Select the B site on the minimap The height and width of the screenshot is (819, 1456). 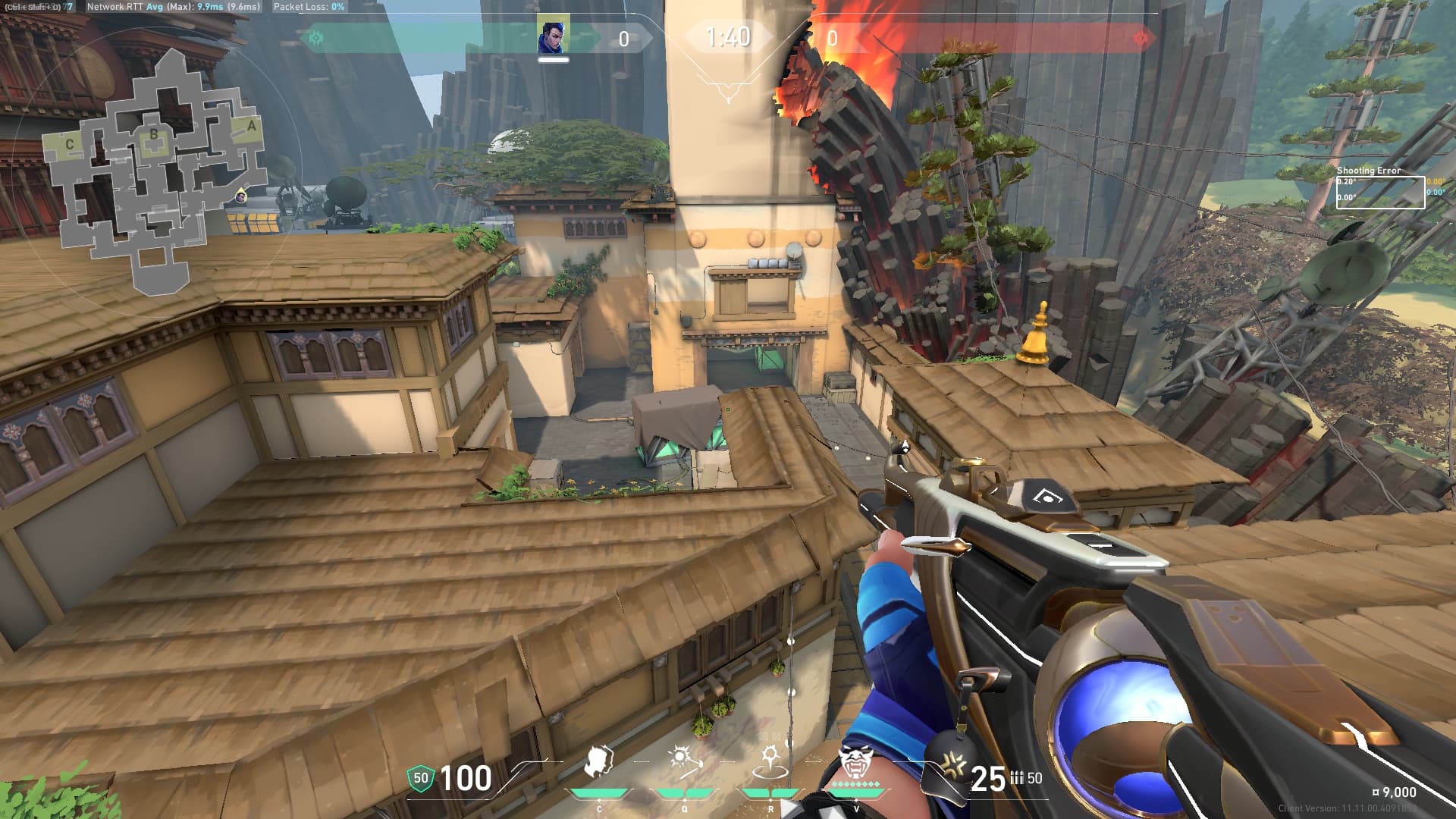pyautogui.click(x=154, y=135)
